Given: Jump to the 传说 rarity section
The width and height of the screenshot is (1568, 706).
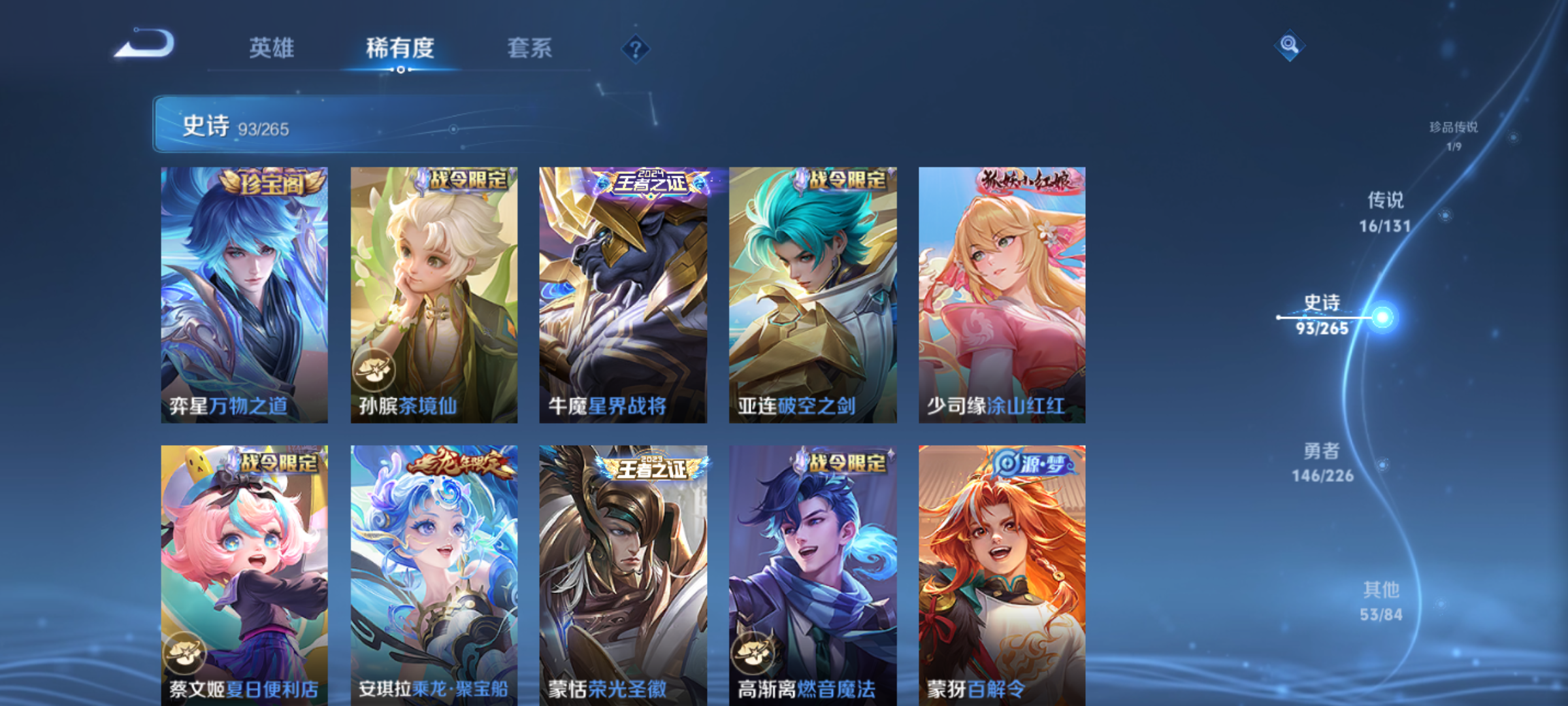Looking at the screenshot, I should (x=1385, y=211).
